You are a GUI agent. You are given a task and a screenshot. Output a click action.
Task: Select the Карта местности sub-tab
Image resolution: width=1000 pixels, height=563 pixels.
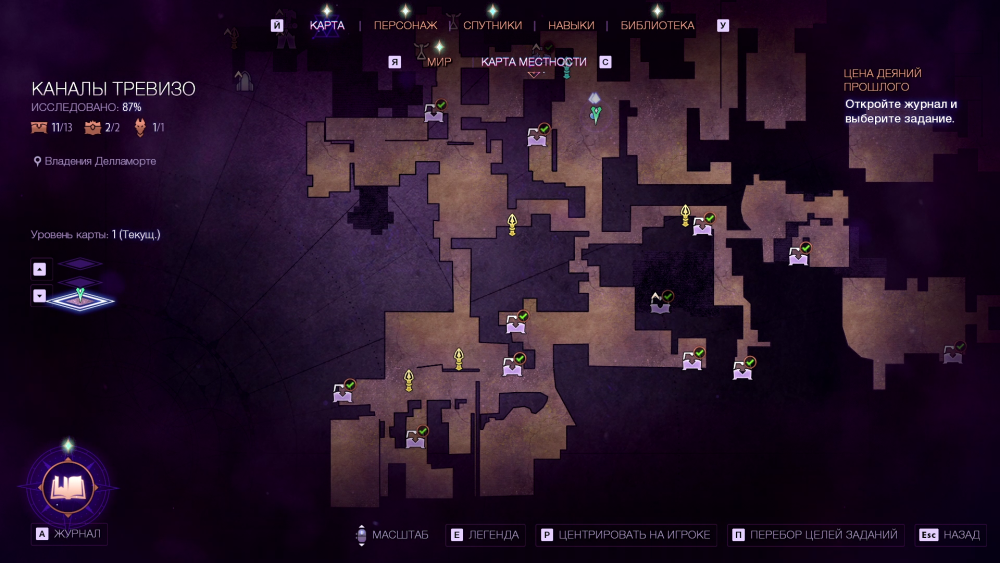pyautogui.click(x=533, y=62)
